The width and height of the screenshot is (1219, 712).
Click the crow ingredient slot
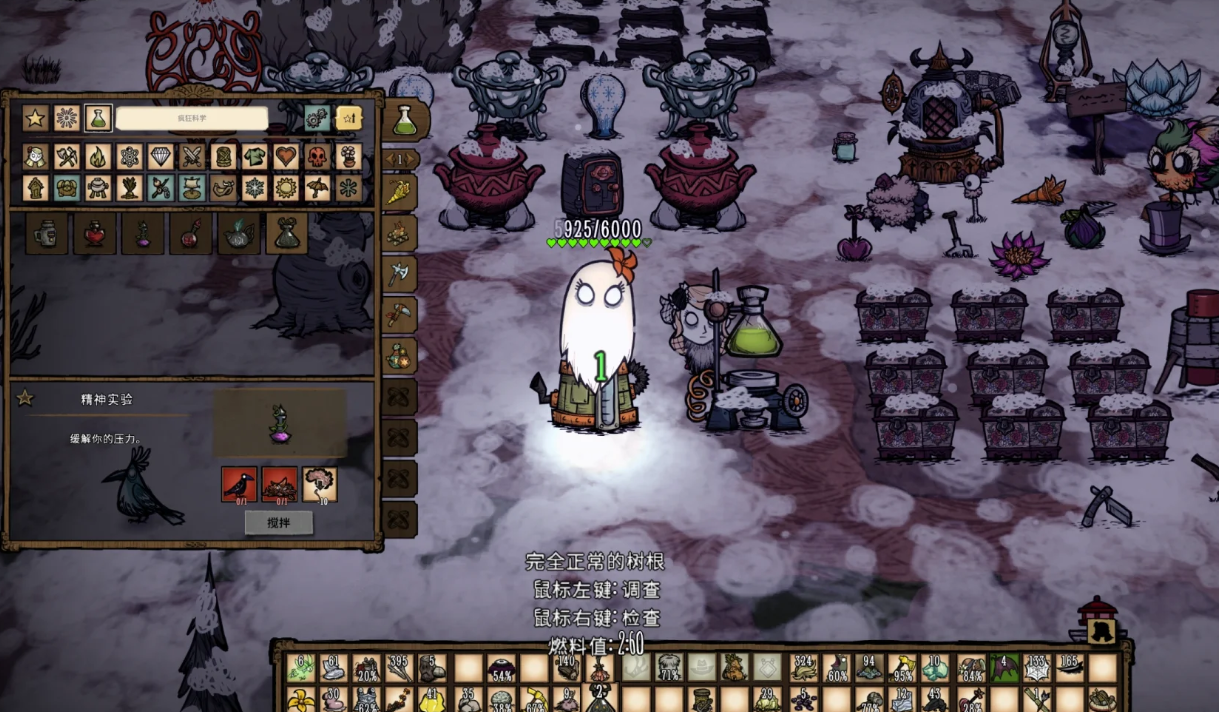click(239, 484)
